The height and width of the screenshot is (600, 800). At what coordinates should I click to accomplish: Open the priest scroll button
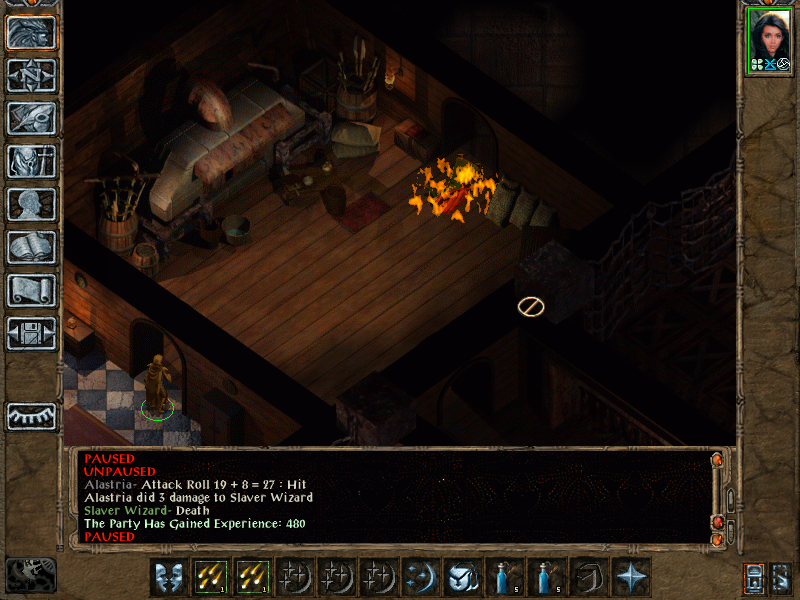(32, 290)
